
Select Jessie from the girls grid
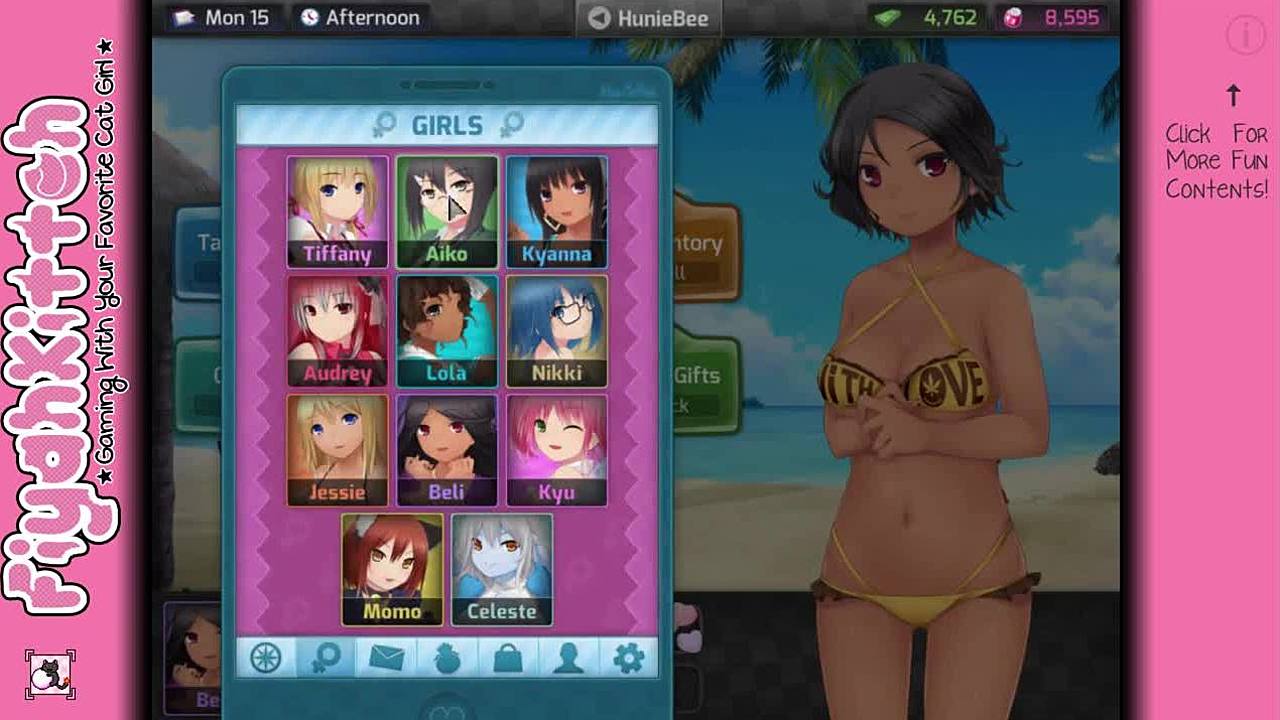[x=337, y=450]
